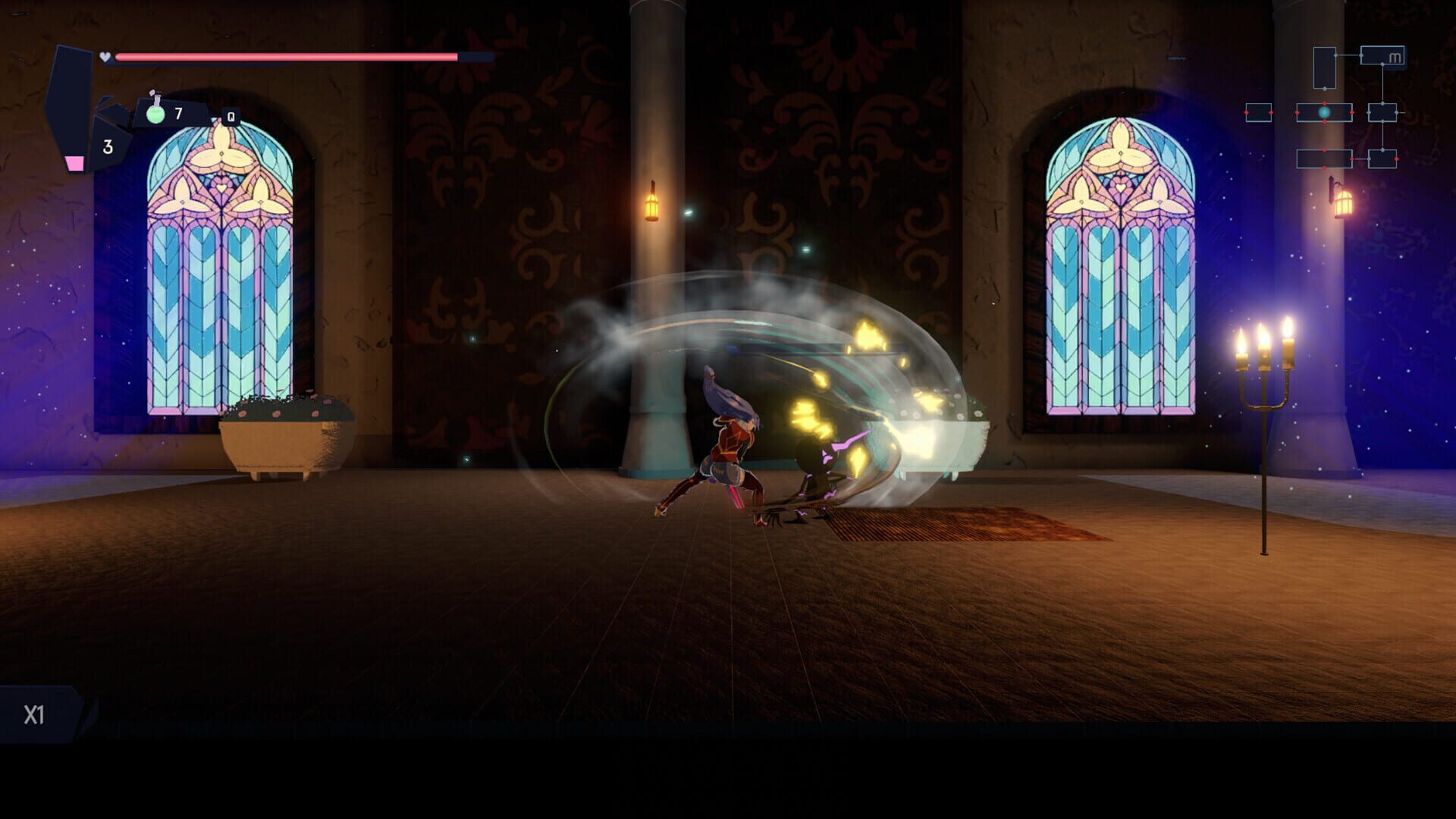Click the glowing cyan player marker on the minimap
1456x819 pixels.
click(x=1324, y=112)
